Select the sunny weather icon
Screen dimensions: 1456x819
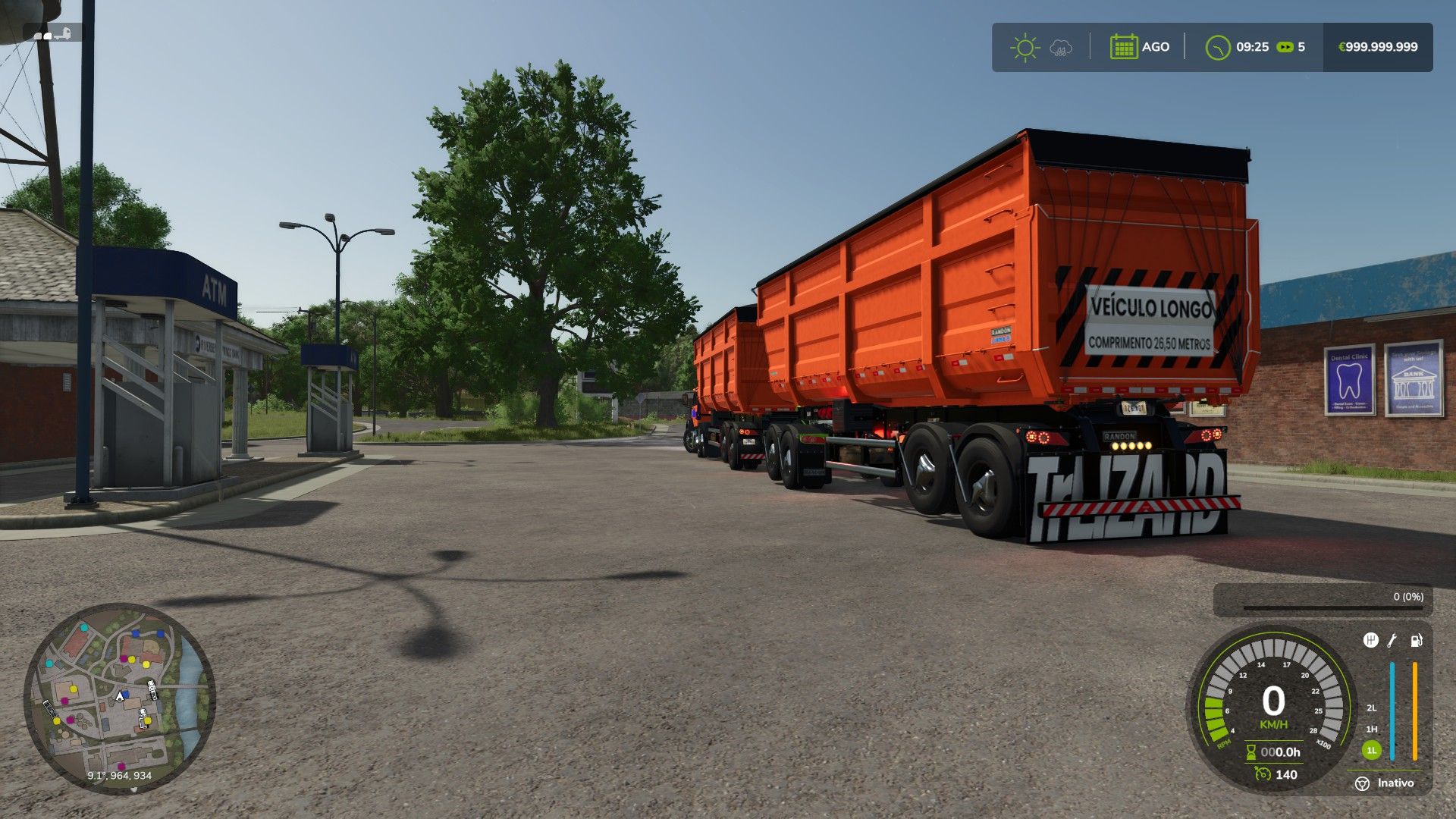(1025, 47)
